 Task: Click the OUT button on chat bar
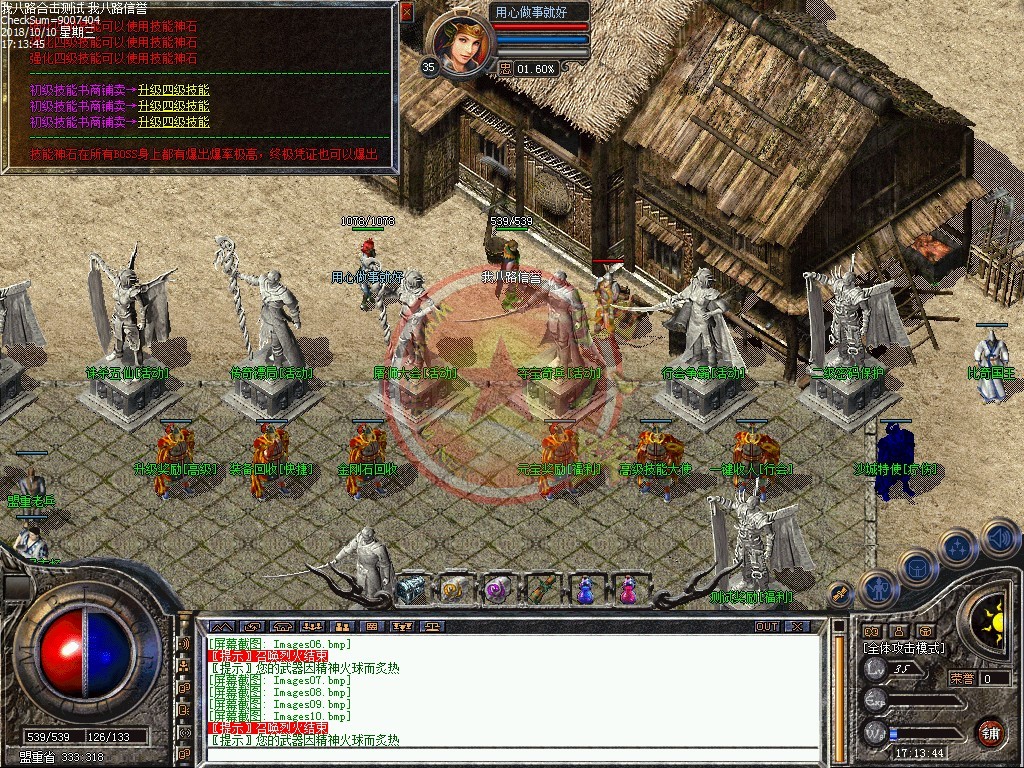tap(767, 626)
